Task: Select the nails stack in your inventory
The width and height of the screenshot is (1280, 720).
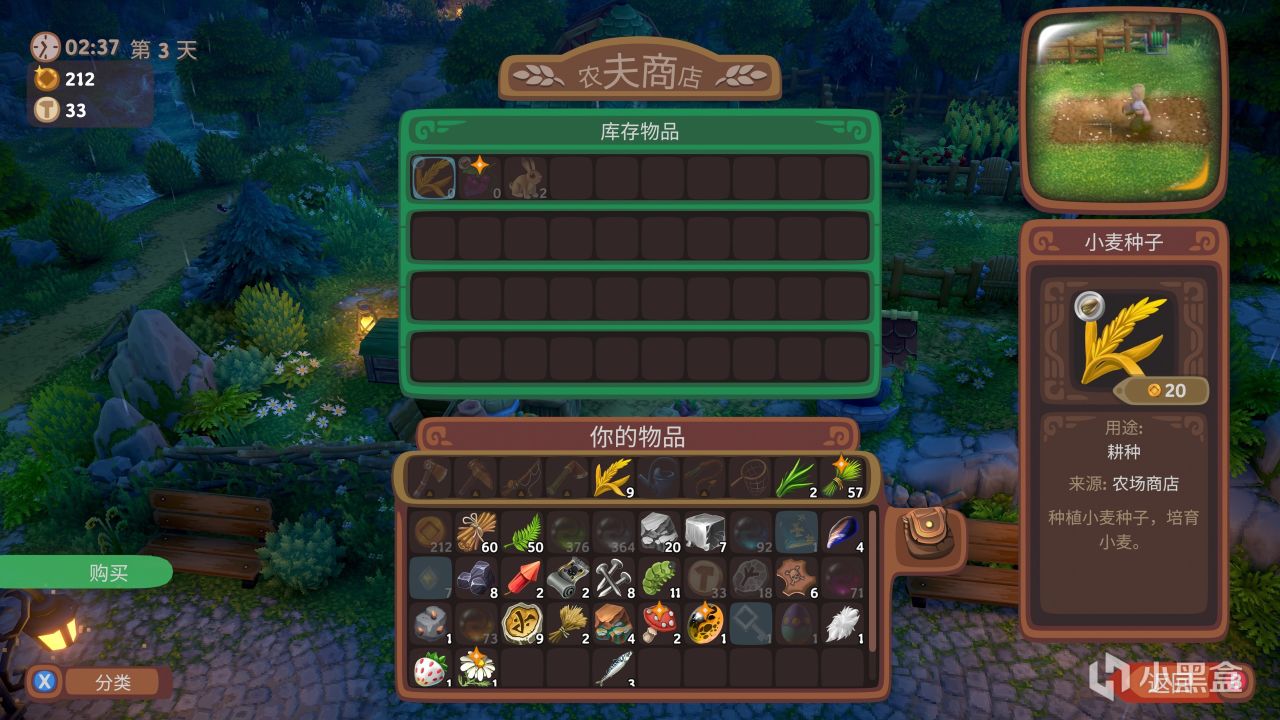Action: tap(613, 577)
